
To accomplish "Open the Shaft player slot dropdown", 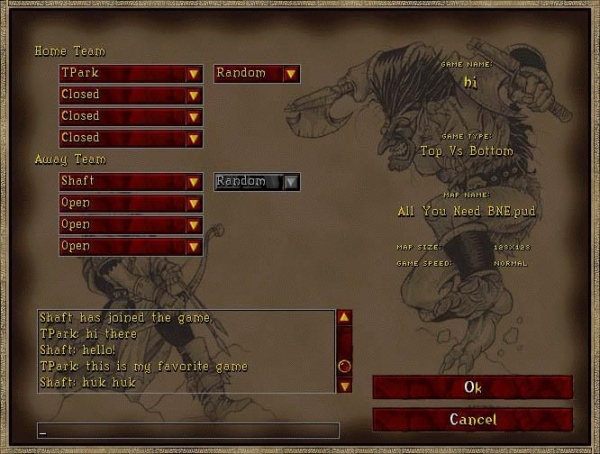I will (x=131, y=181).
